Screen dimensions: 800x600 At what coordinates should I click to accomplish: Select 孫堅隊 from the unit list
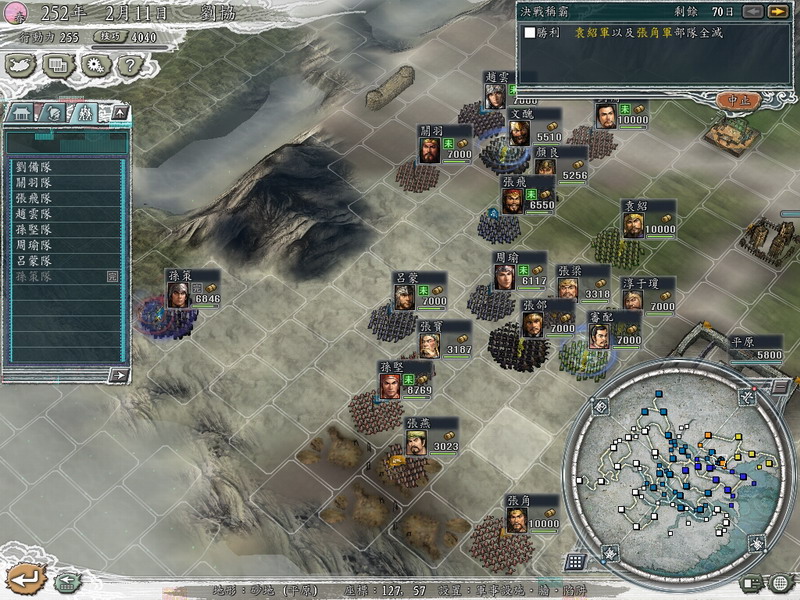click(35, 229)
